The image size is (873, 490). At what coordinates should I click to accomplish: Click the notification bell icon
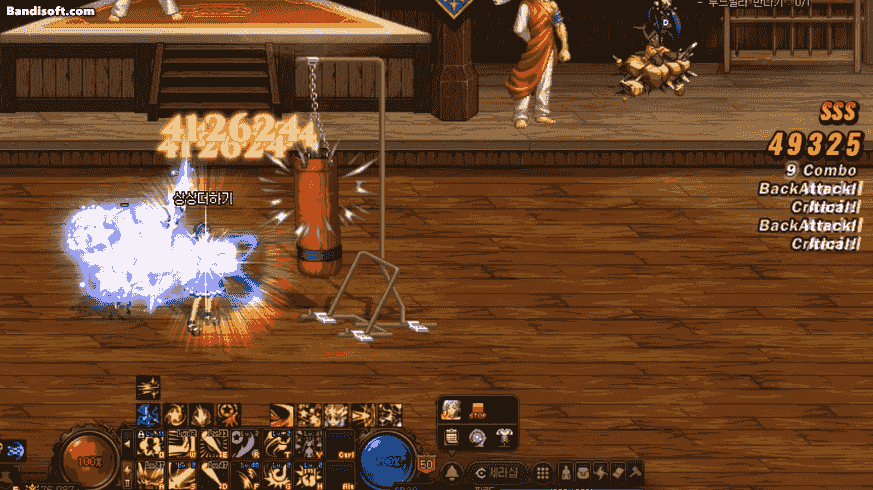[x=452, y=472]
